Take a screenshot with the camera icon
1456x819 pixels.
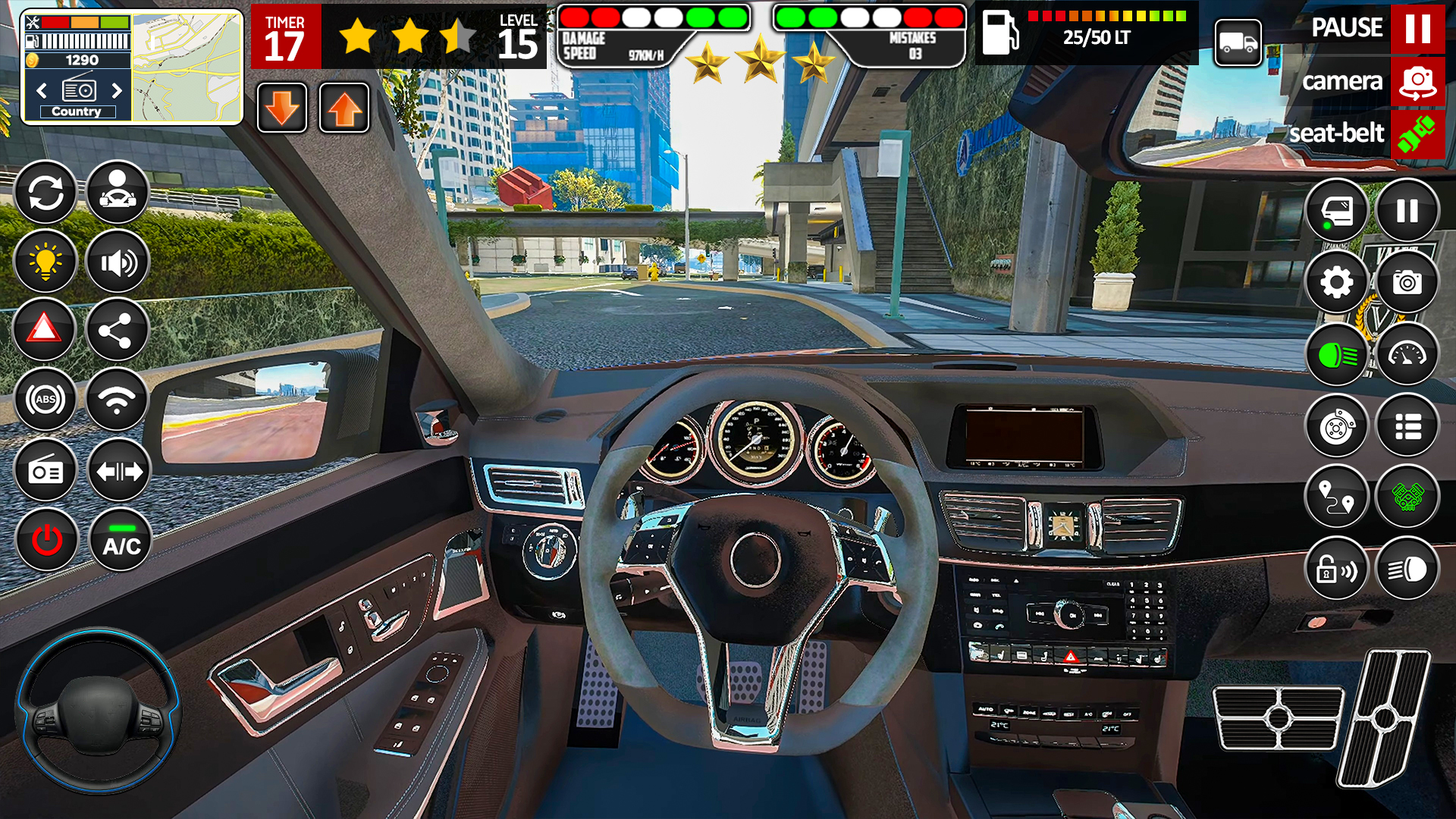pyautogui.click(x=1407, y=283)
